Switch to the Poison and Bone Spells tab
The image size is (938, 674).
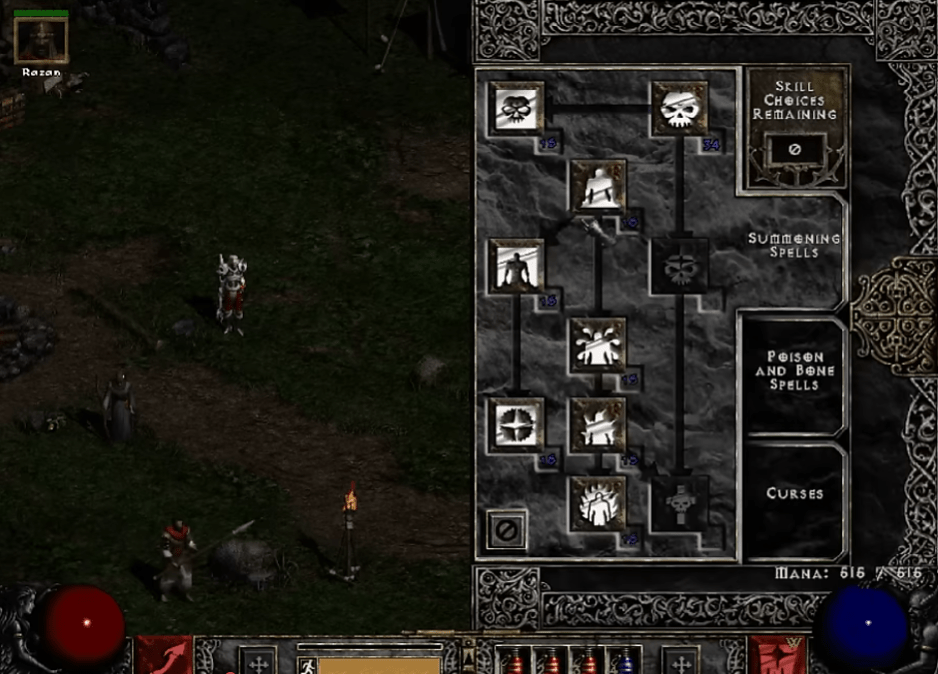coord(794,370)
